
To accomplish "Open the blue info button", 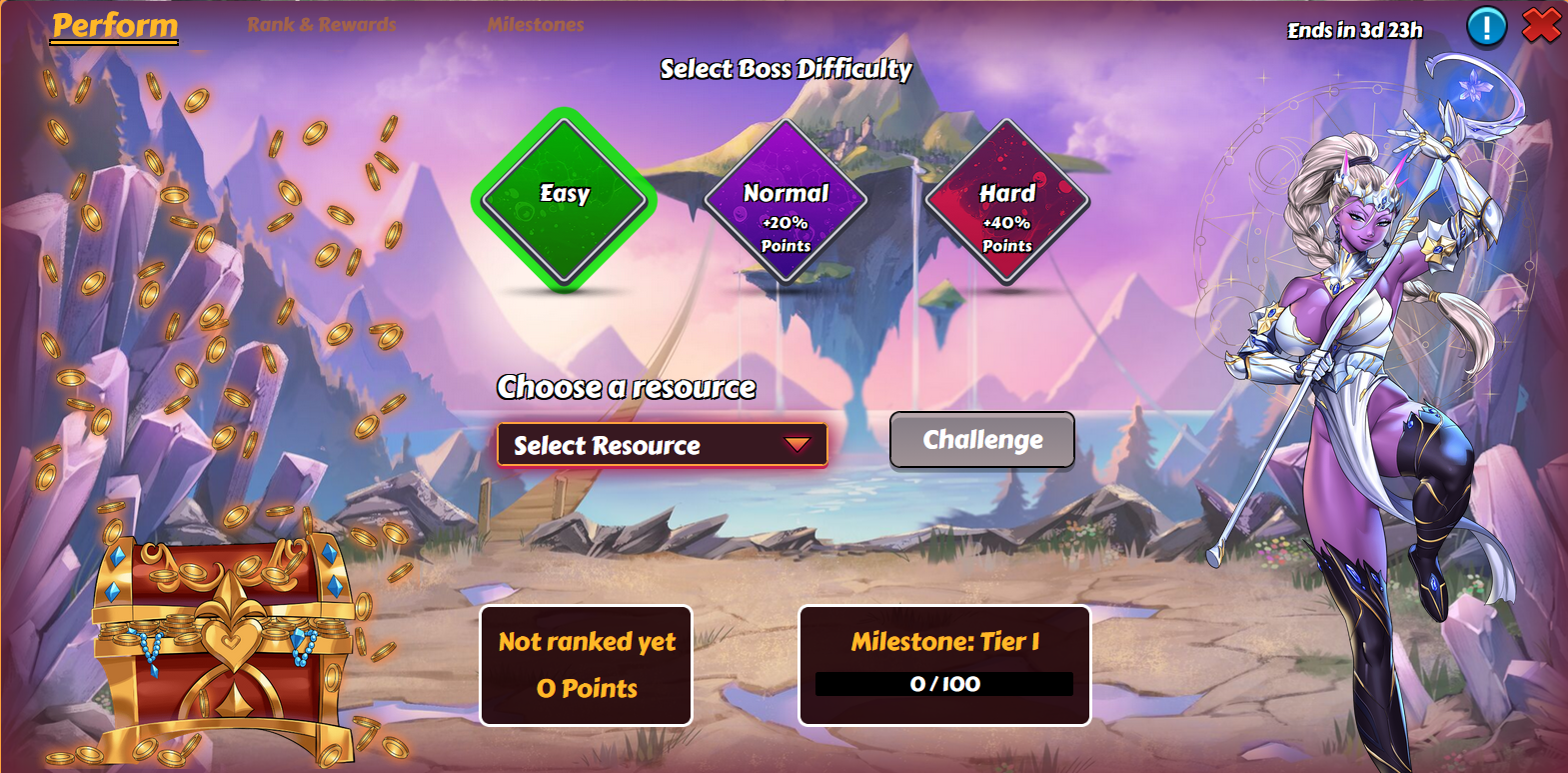I will point(1486,27).
